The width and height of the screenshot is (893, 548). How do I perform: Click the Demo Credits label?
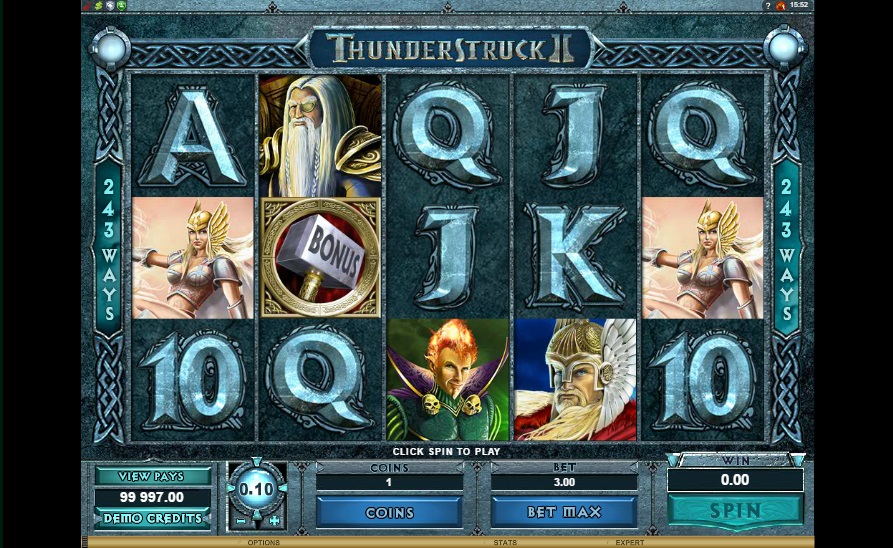153,518
